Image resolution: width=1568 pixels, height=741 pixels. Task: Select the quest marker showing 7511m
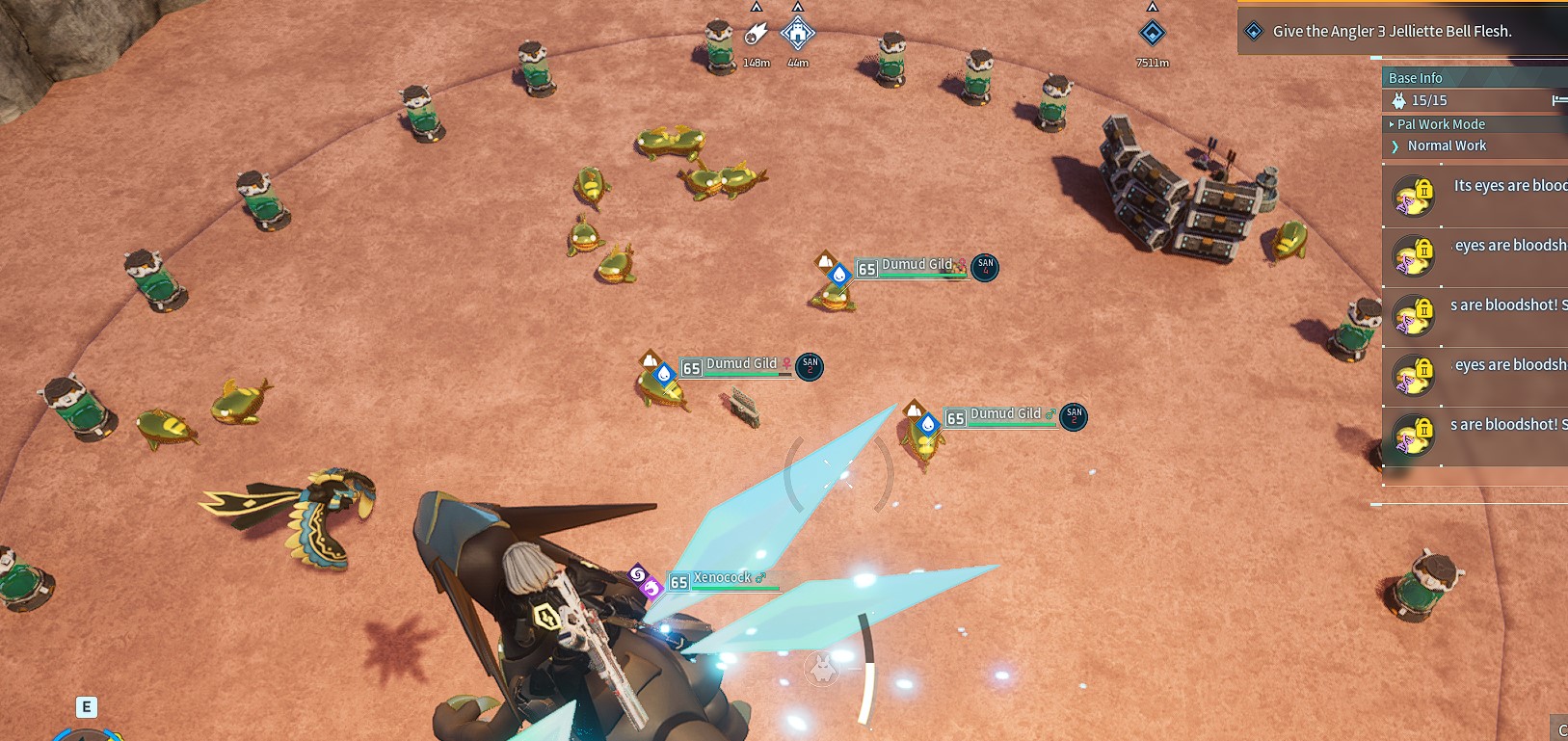(1152, 35)
